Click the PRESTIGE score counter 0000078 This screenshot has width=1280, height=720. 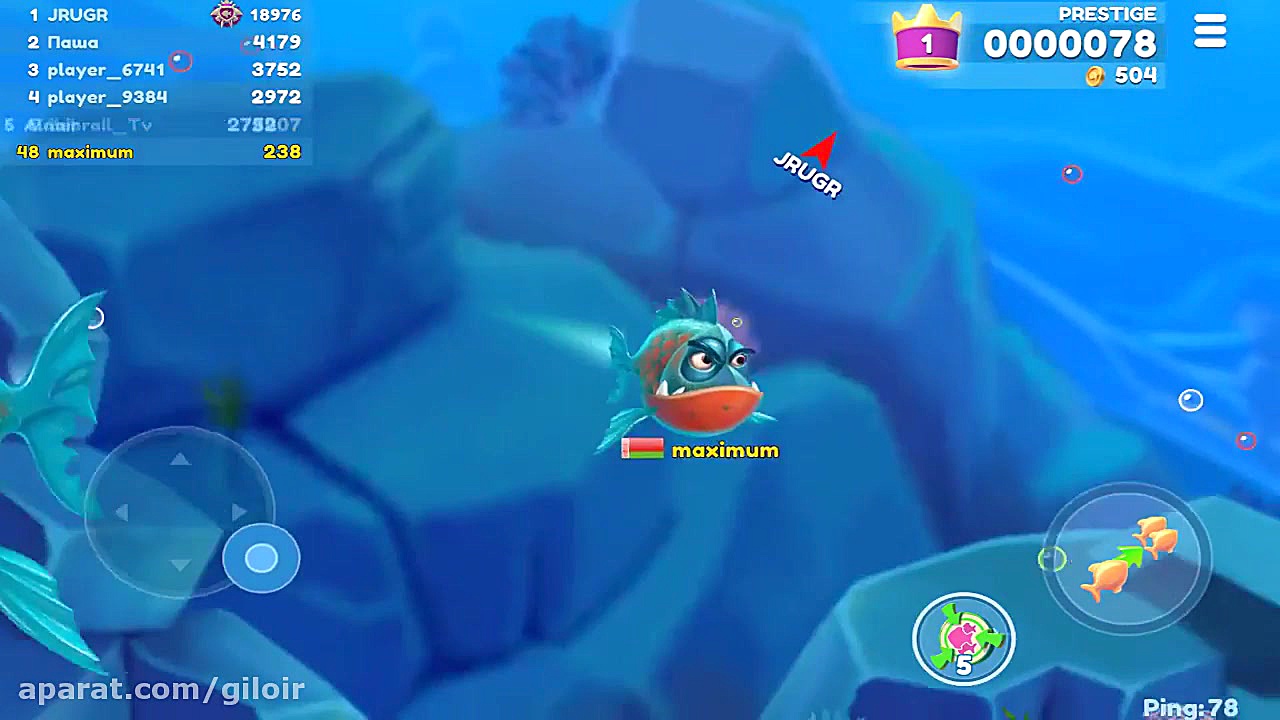pos(1069,43)
